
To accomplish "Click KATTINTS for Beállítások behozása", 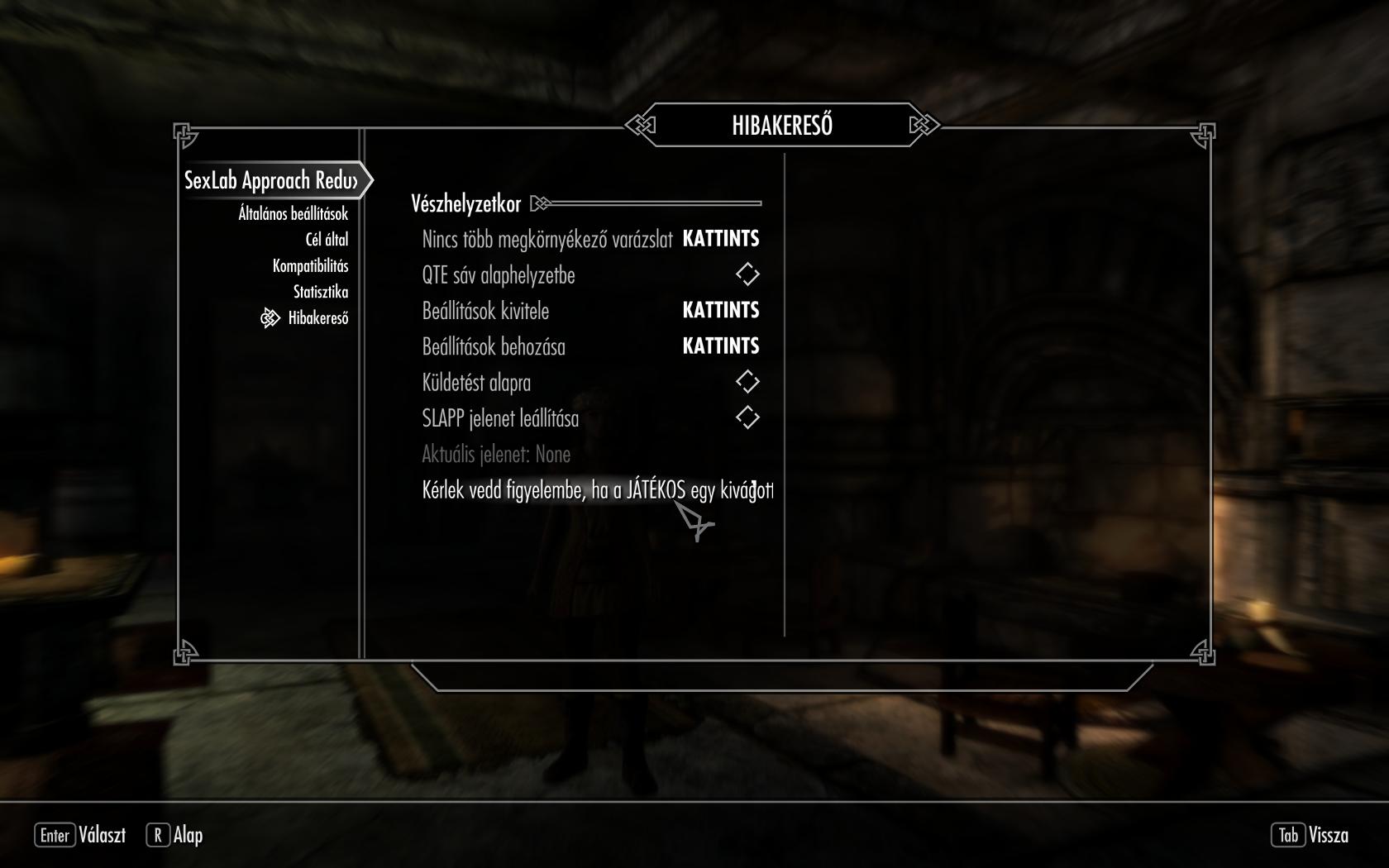I will click(721, 346).
